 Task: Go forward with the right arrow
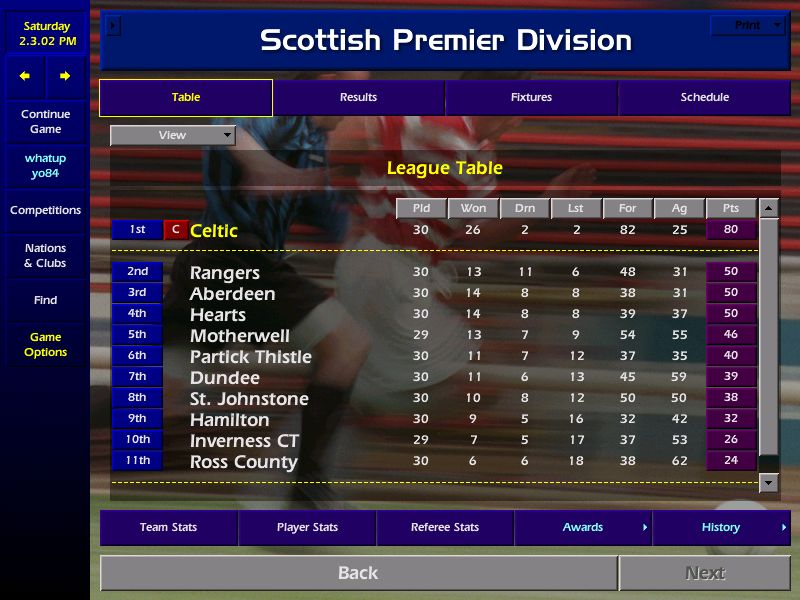[x=65, y=76]
